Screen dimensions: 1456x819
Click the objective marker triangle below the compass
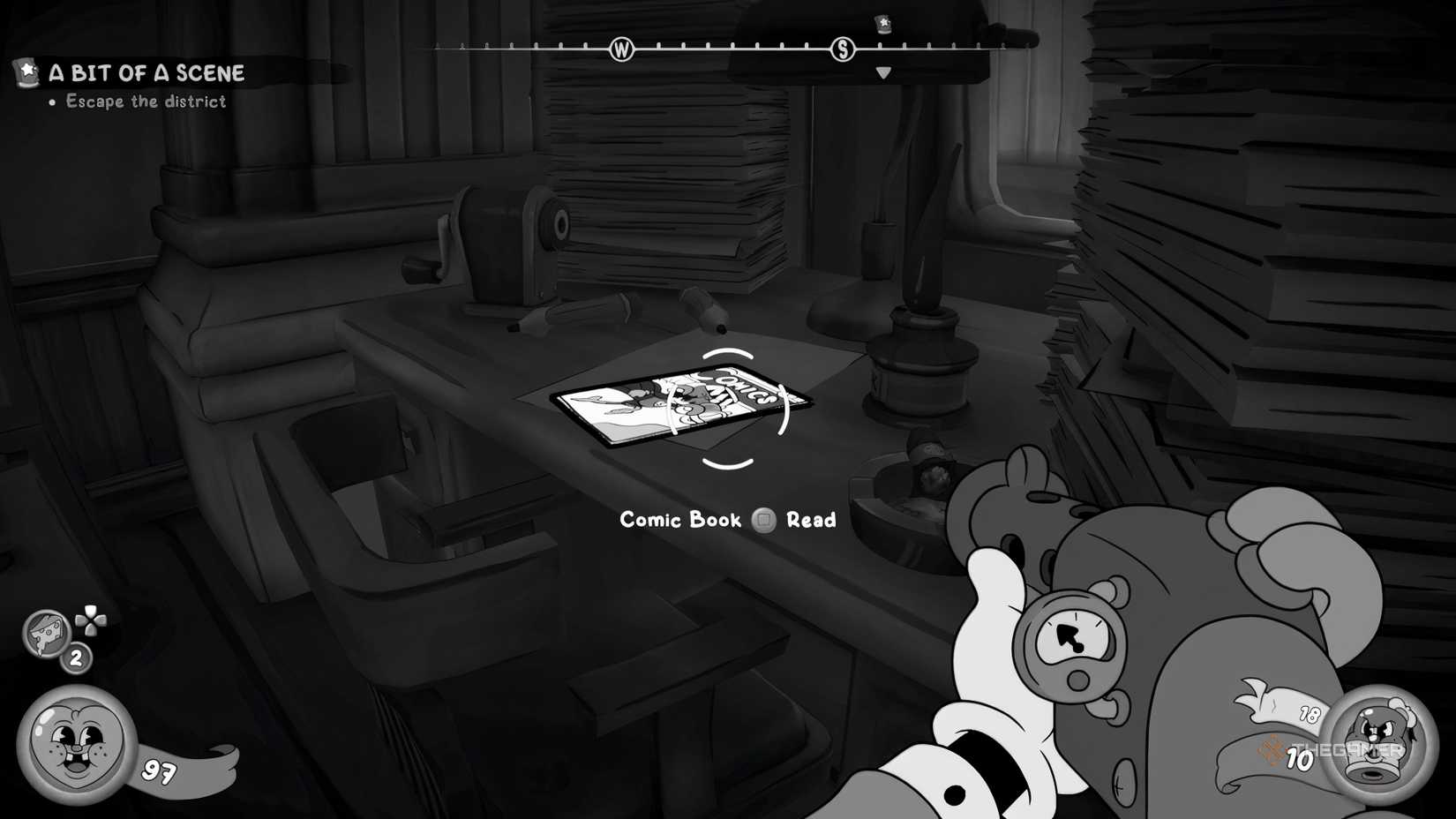point(883,72)
